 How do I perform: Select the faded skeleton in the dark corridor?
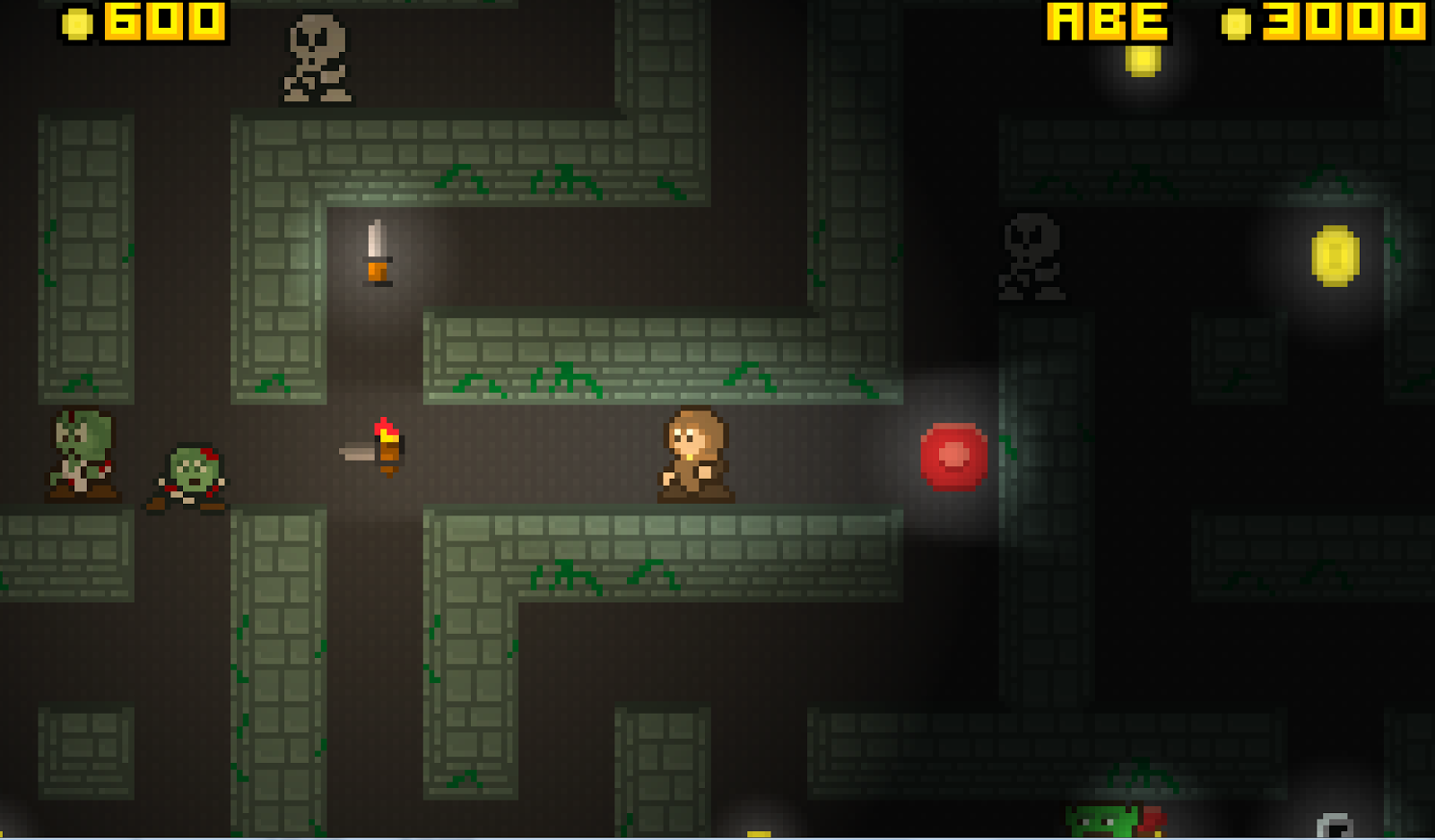pyautogui.click(x=1031, y=255)
